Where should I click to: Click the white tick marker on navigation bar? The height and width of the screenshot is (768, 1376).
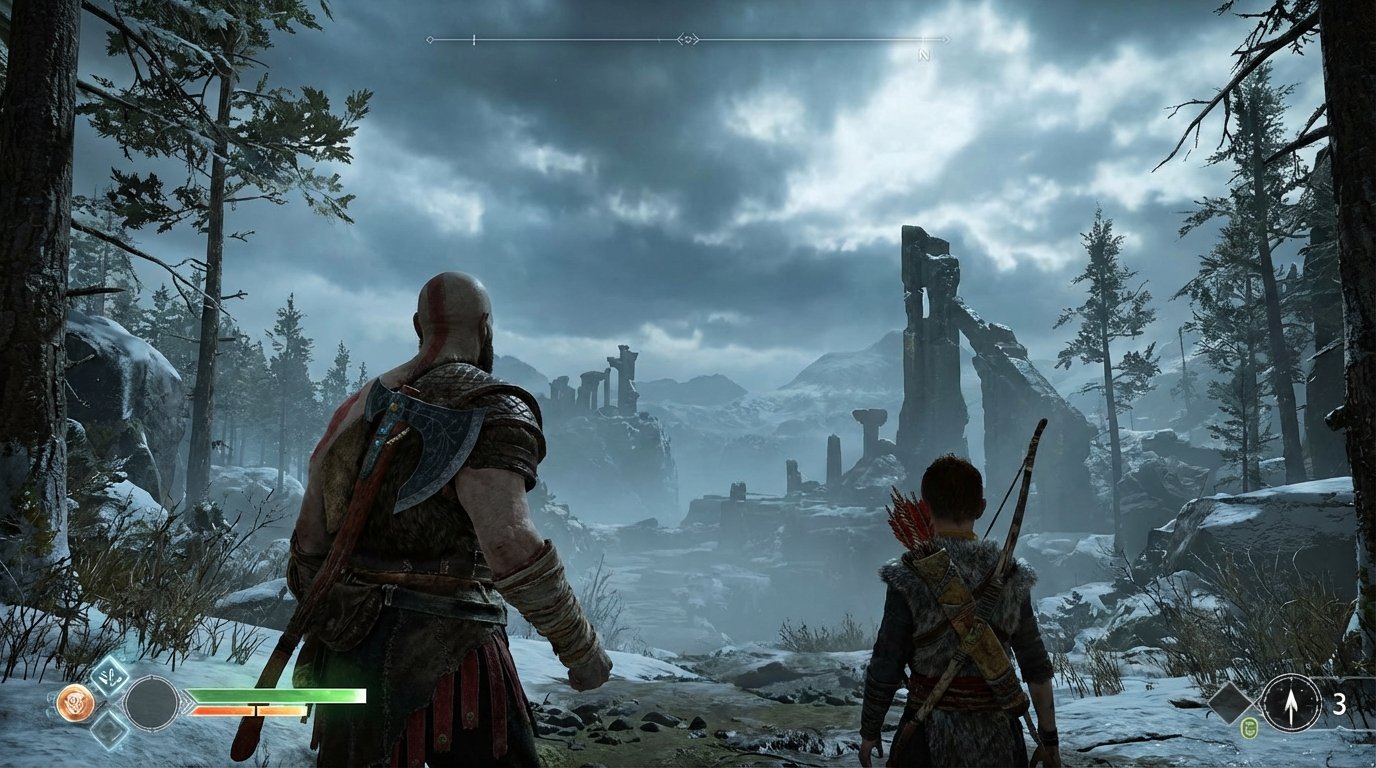[x=473, y=38]
